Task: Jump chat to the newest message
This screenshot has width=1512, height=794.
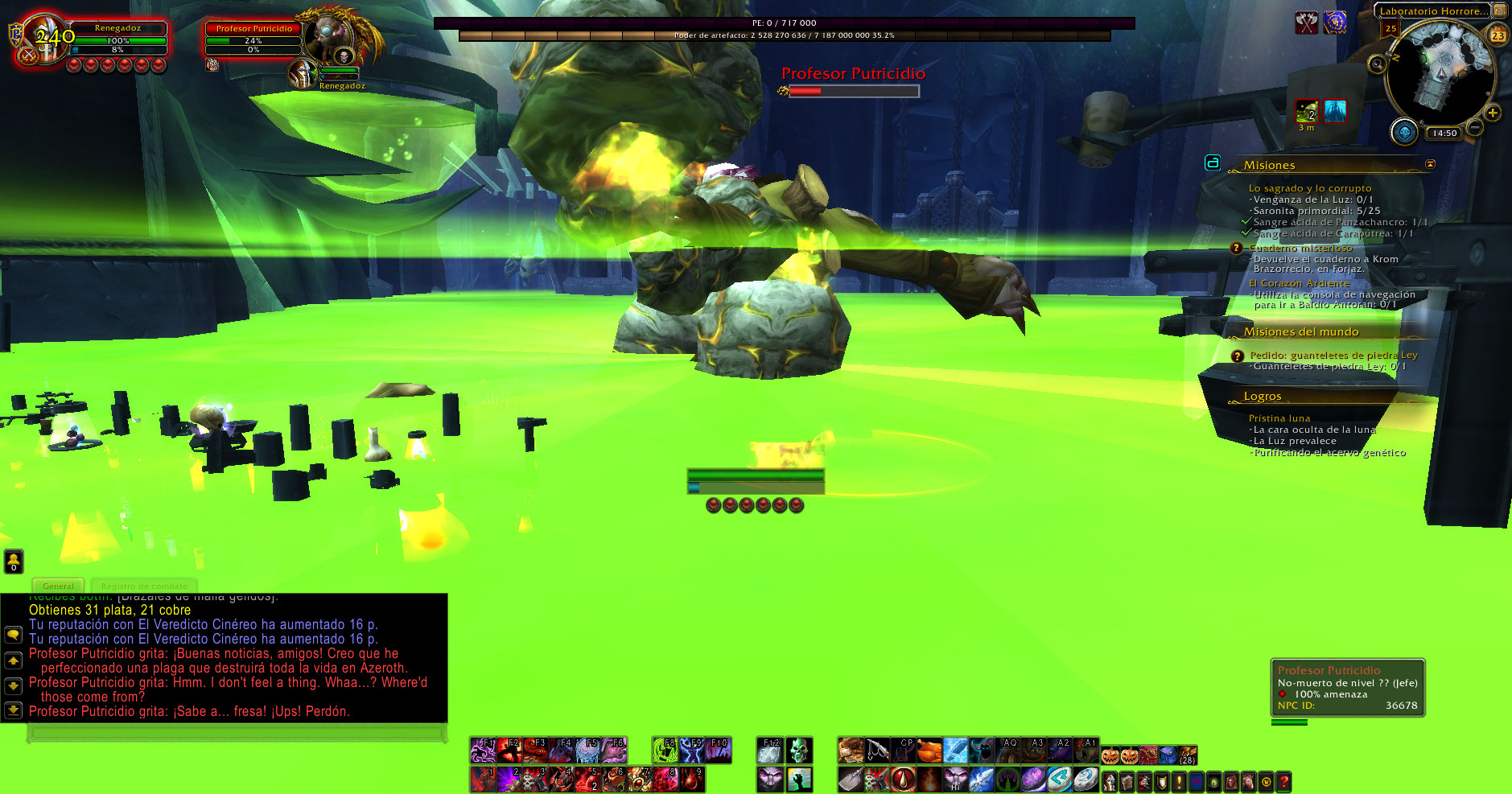Action: 13,710
